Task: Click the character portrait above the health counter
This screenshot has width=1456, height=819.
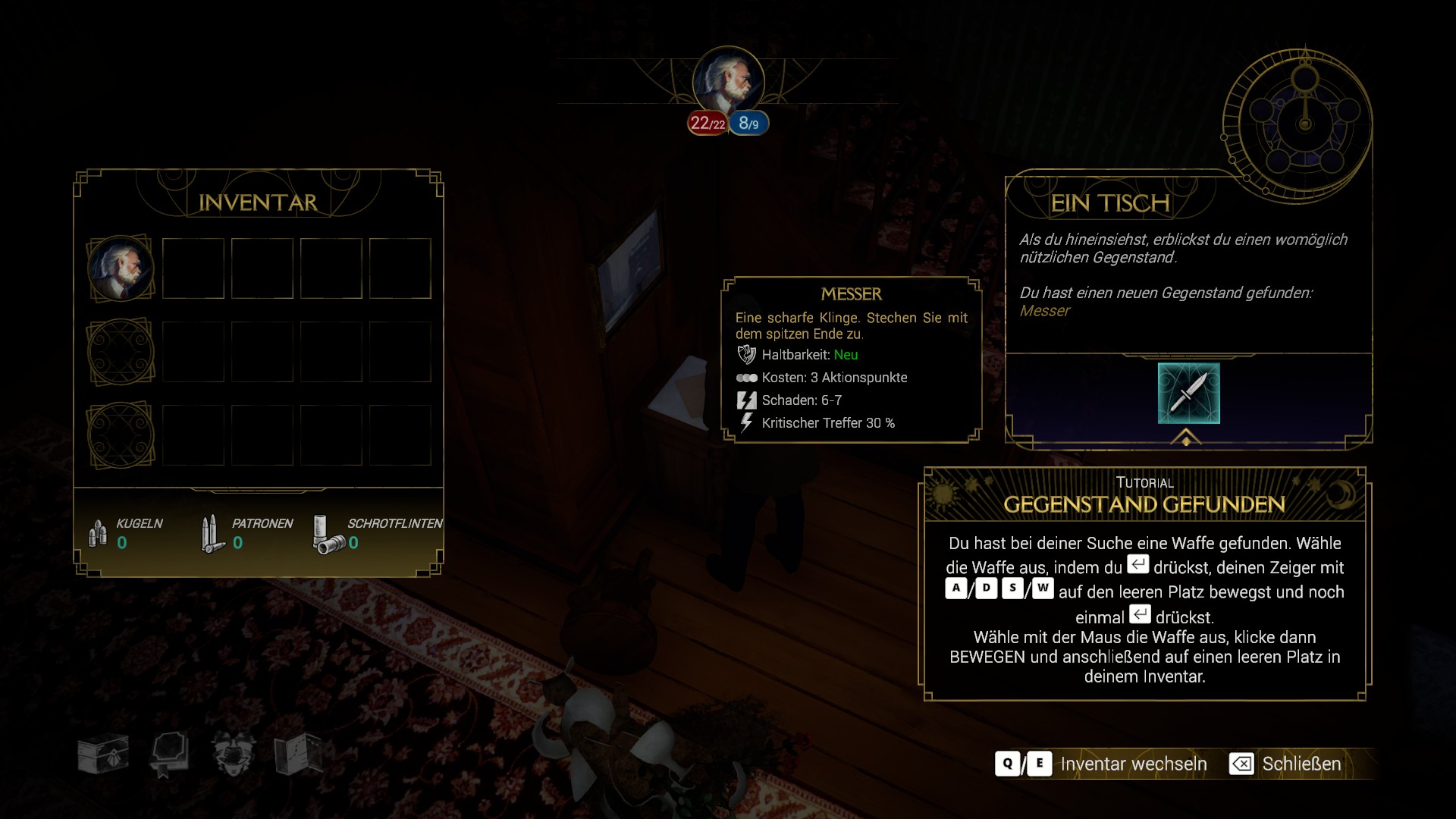Action: pyautogui.click(x=728, y=80)
